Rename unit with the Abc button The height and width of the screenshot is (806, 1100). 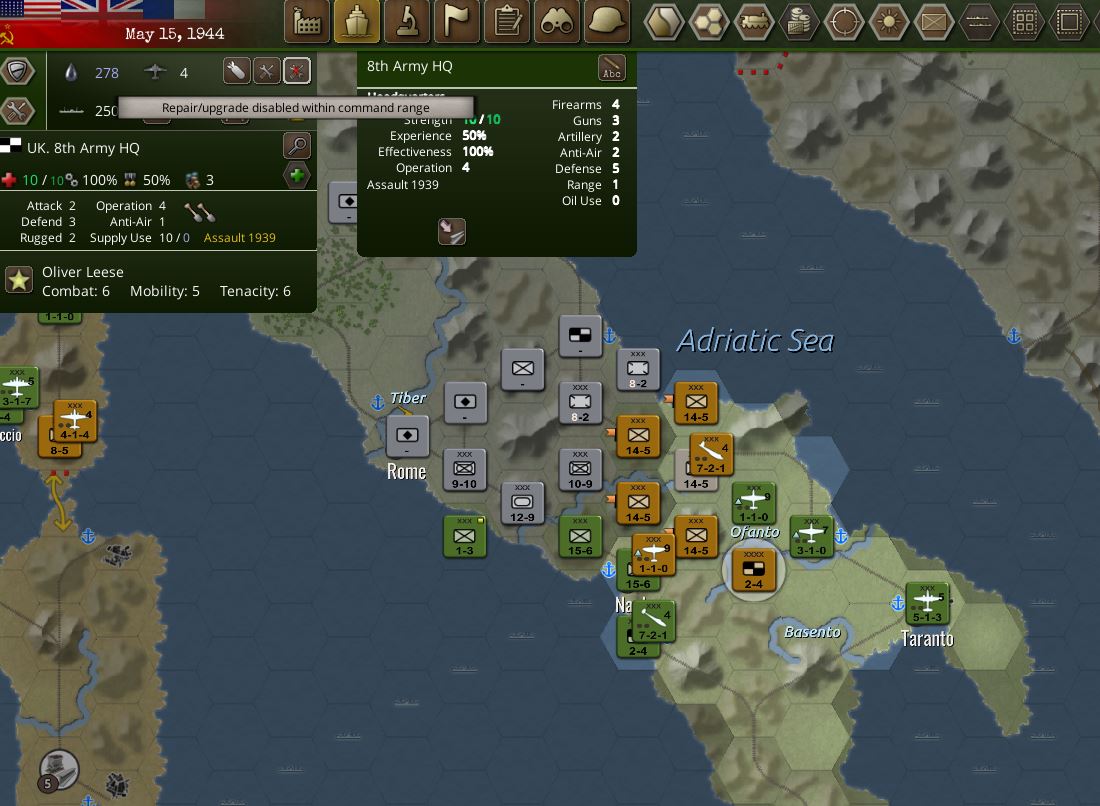611,68
